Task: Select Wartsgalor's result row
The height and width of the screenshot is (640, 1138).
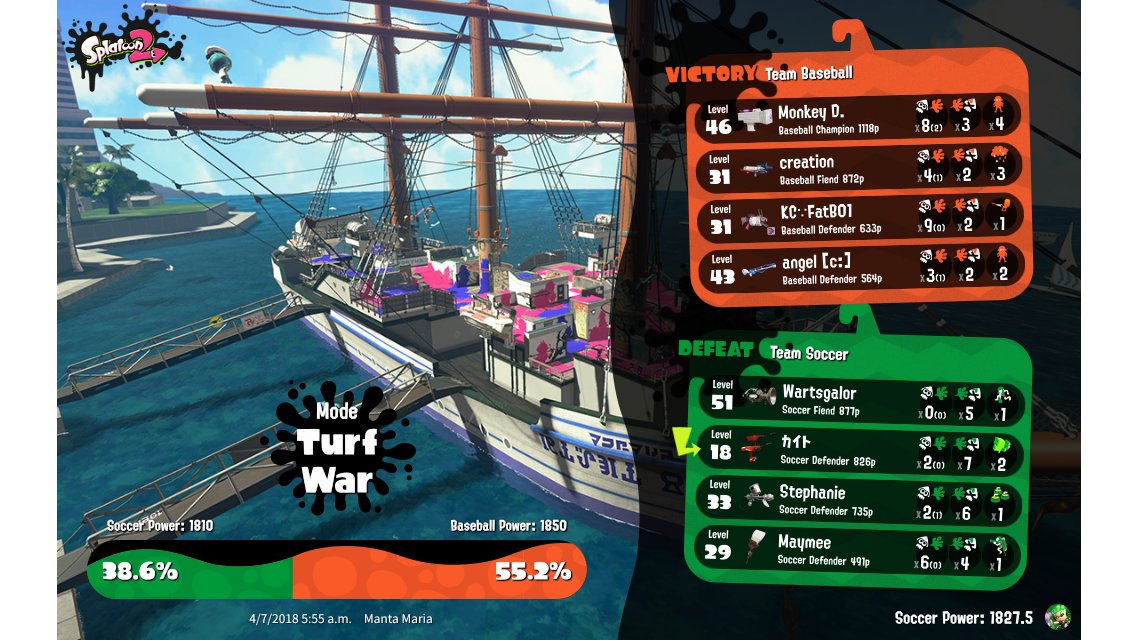Action: (x=862, y=400)
